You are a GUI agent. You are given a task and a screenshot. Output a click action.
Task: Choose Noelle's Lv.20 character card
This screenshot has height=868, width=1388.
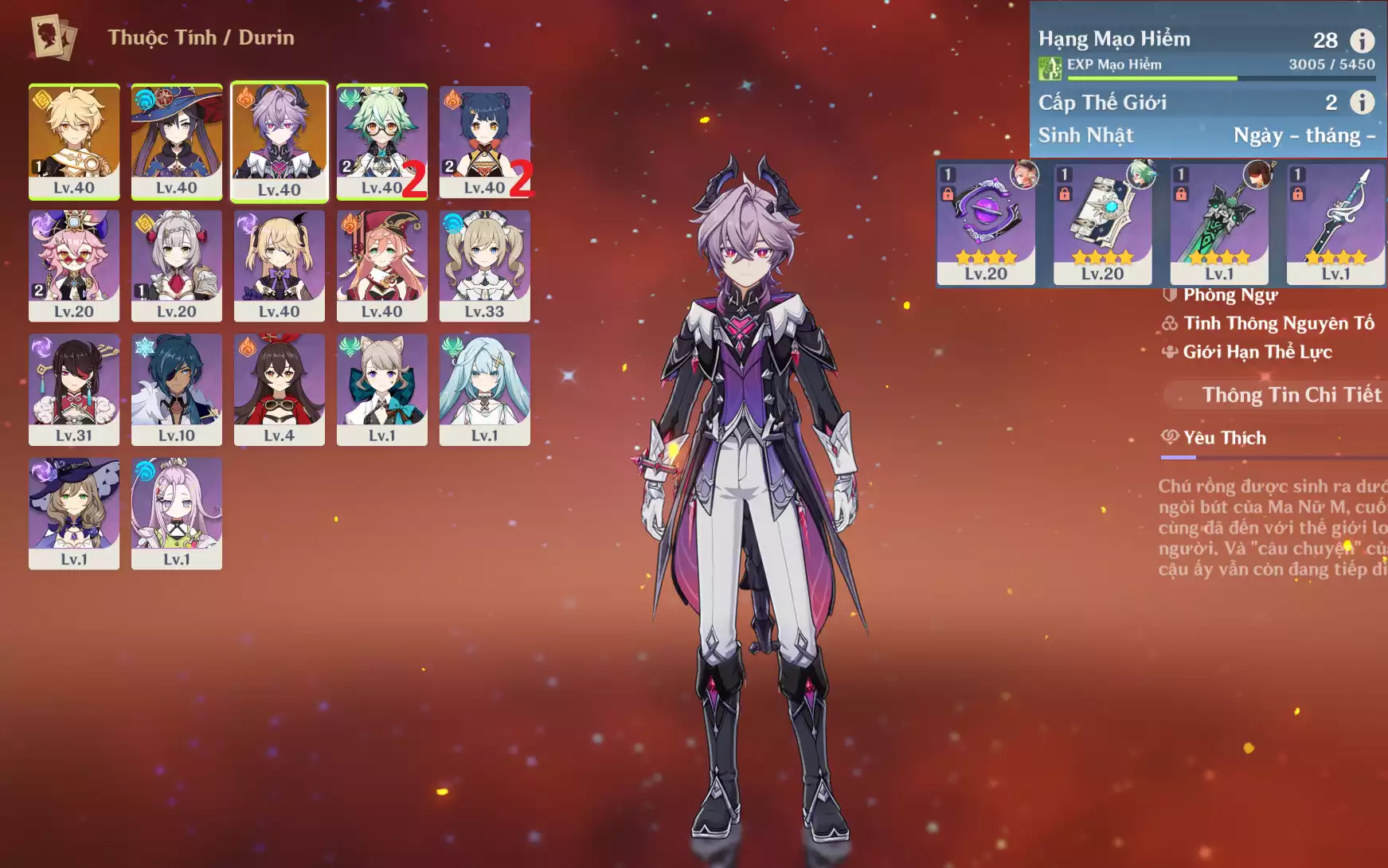[176, 265]
